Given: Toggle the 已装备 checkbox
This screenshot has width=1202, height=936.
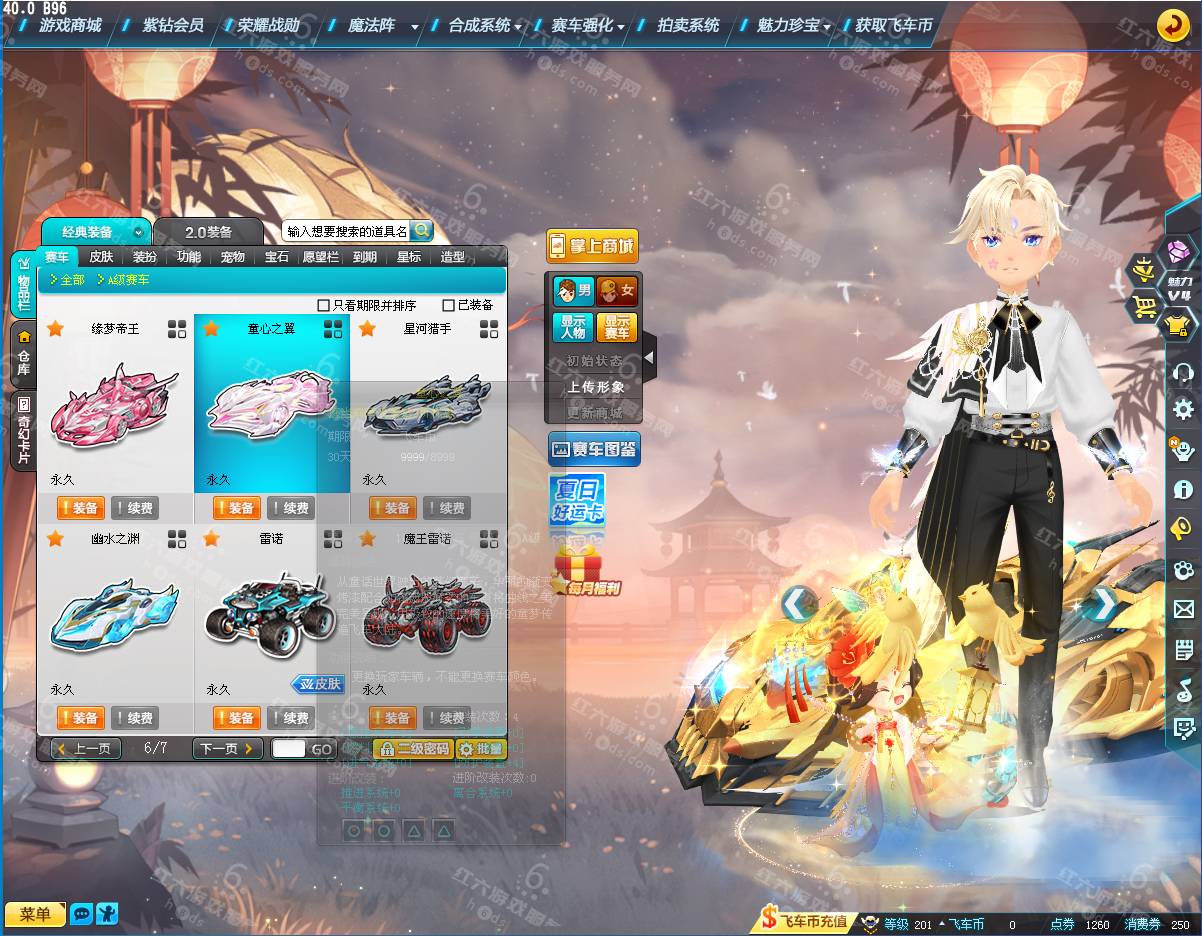Looking at the screenshot, I should pyautogui.click(x=449, y=305).
